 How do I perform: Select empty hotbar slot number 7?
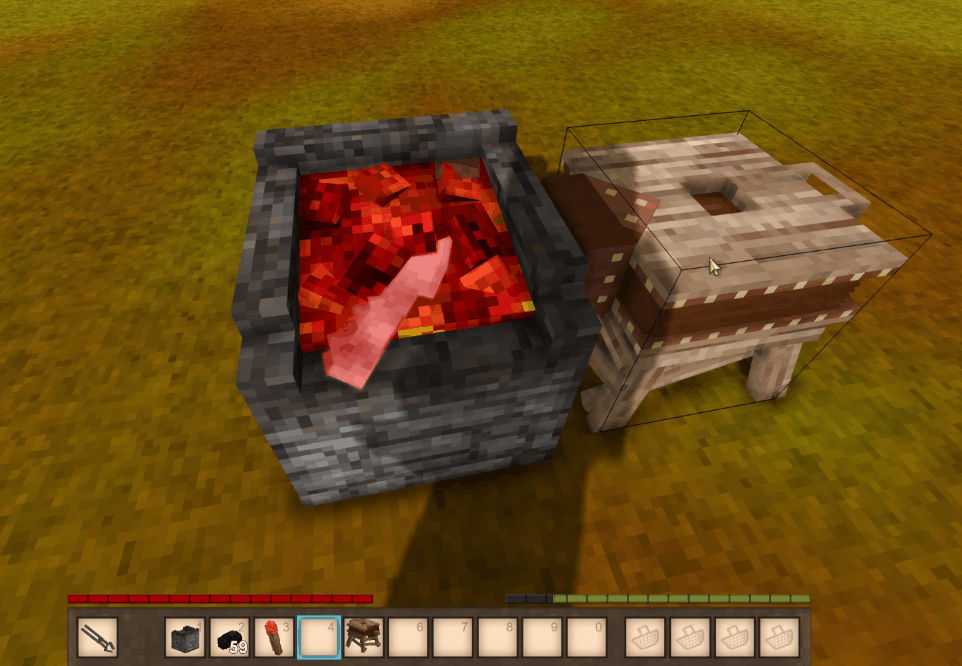tap(453, 637)
